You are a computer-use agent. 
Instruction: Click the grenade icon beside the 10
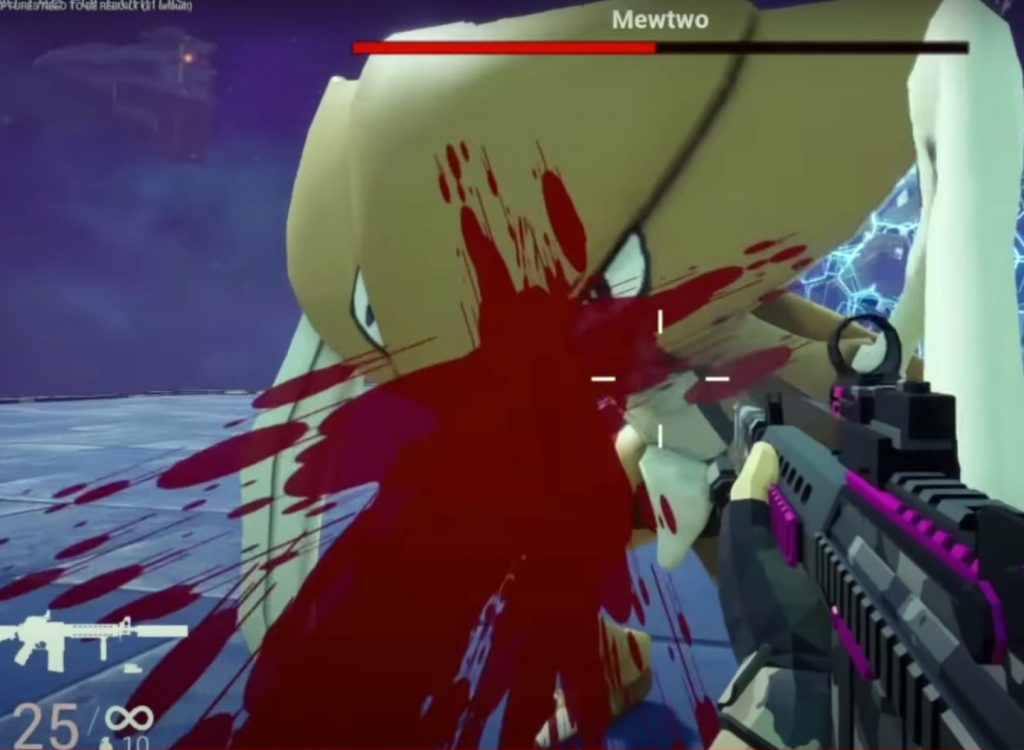pos(105,743)
